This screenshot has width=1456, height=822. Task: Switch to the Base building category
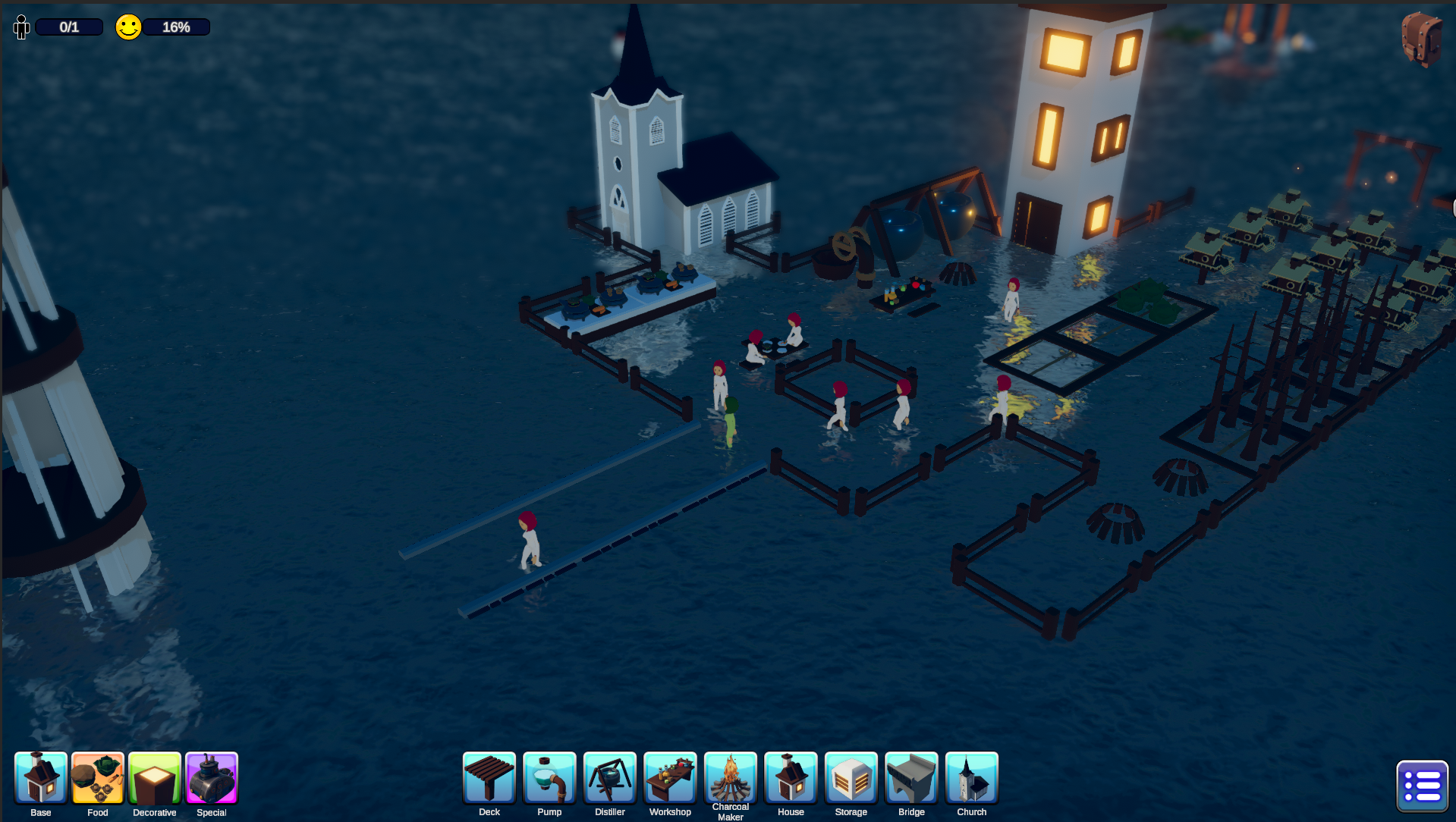[x=41, y=778]
